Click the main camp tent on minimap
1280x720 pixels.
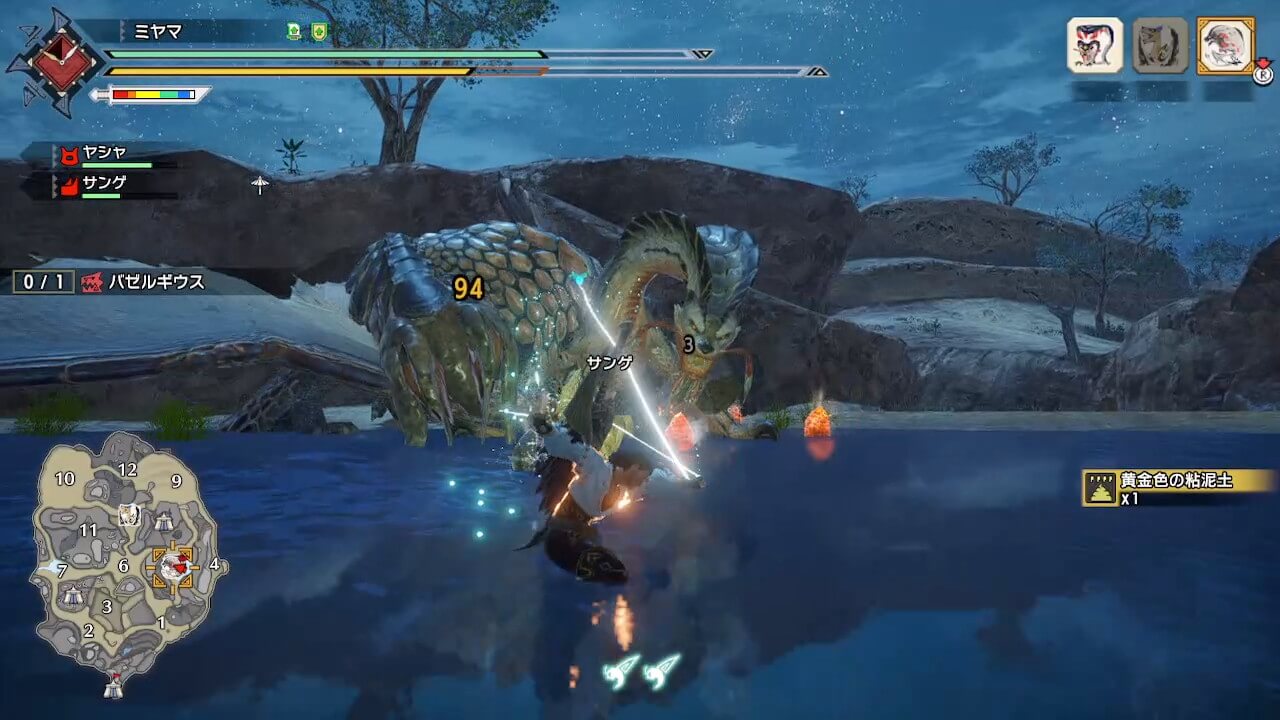114,687
